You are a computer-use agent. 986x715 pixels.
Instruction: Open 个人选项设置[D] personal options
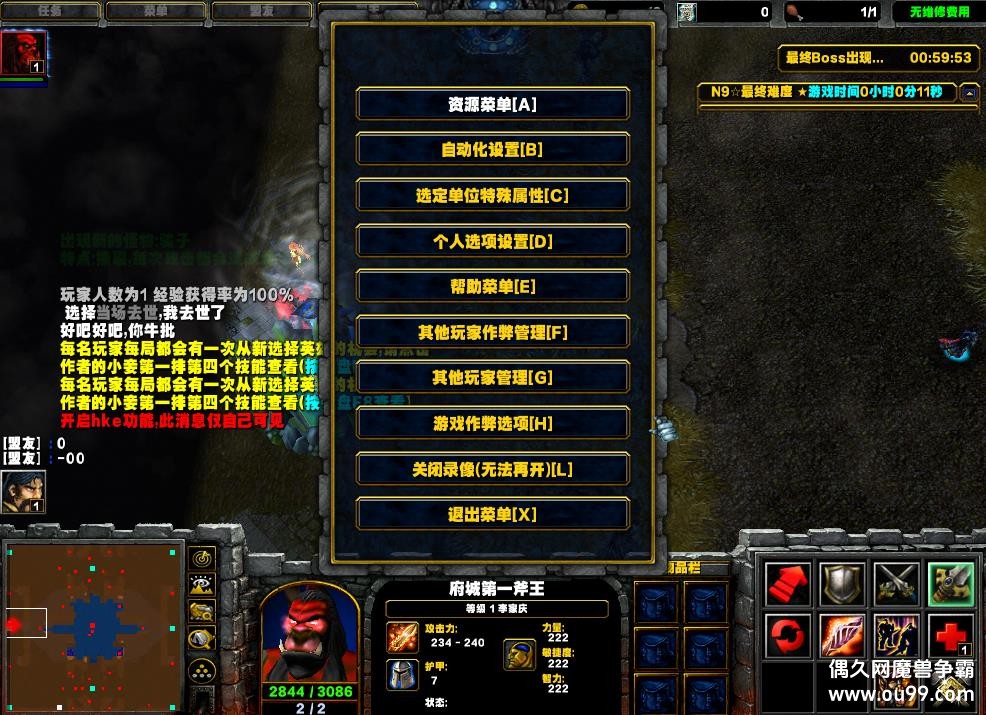click(492, 241)
